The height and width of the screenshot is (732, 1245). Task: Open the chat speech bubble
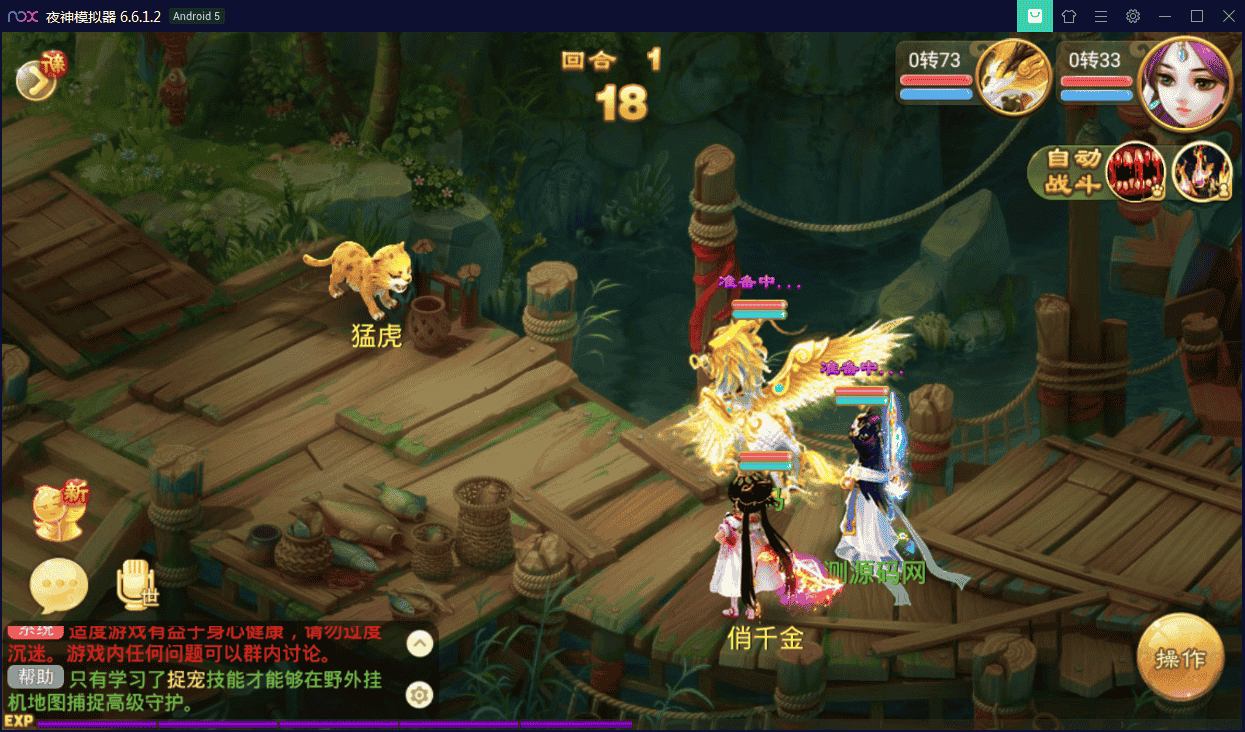[x=59, y=586]
